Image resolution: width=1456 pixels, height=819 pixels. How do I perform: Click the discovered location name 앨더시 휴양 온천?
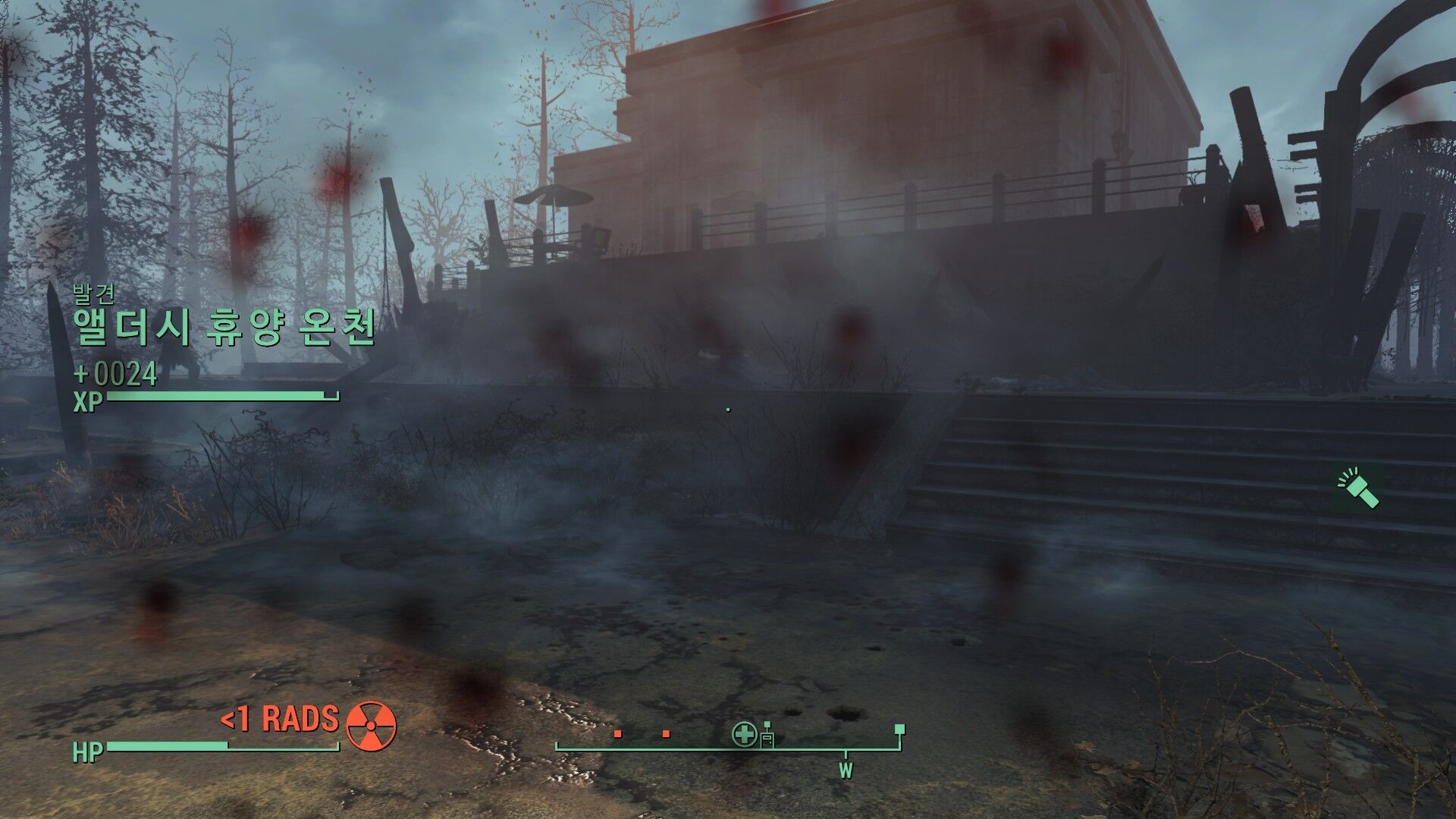[x=224, y=328]
